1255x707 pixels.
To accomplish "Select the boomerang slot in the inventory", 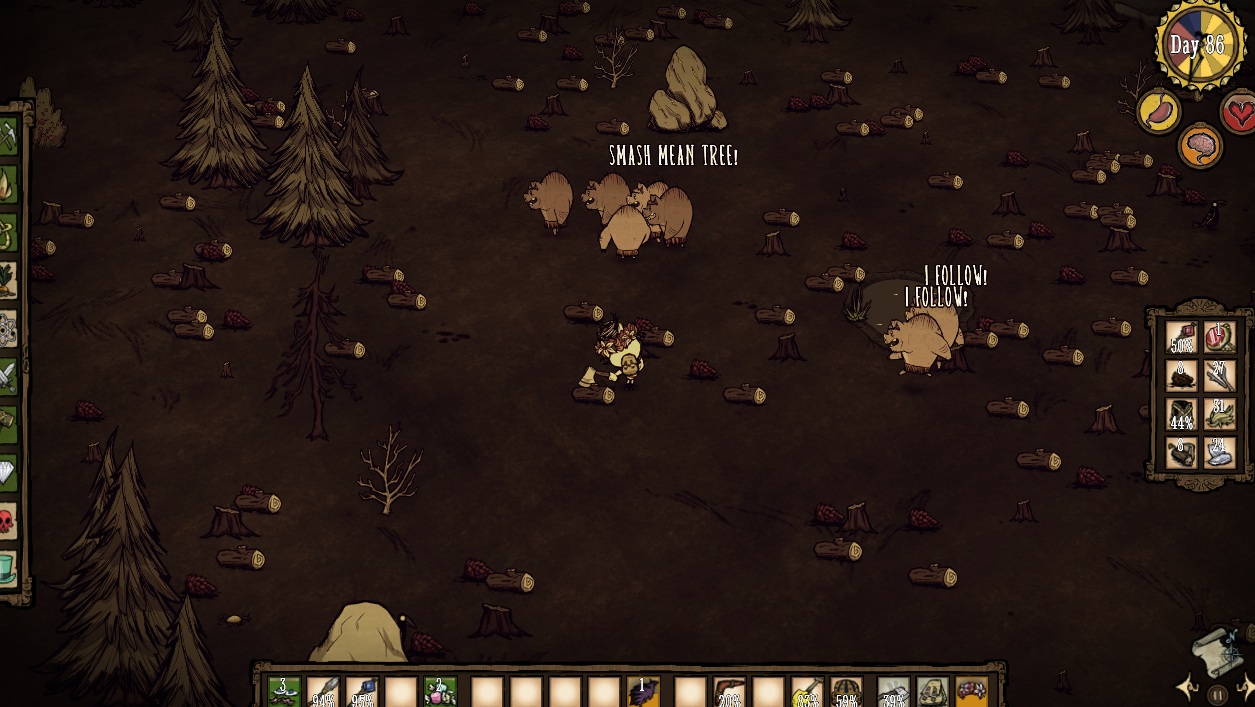I will [729, 692].
